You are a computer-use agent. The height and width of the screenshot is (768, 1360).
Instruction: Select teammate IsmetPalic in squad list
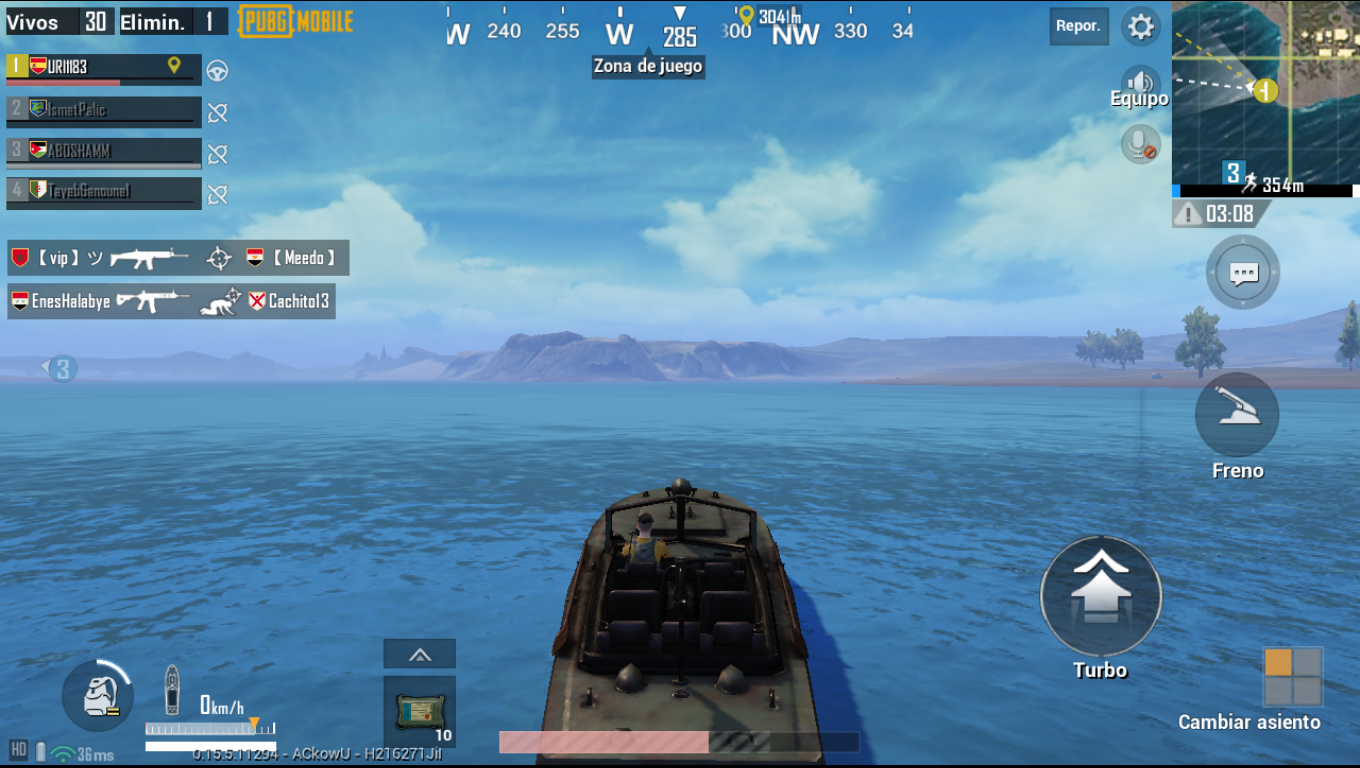tap(104, 111)
